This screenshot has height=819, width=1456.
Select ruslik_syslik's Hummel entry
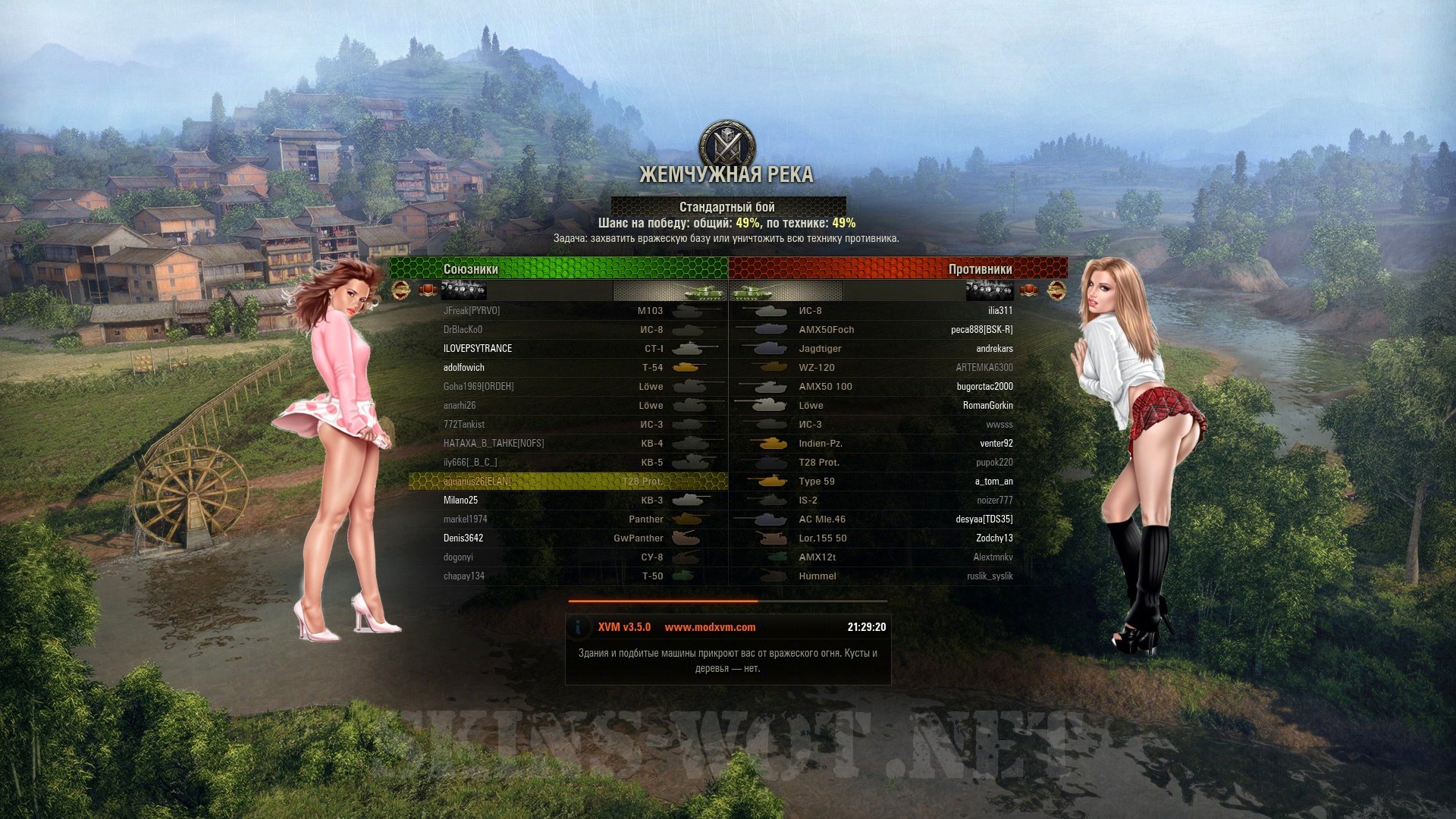tap(989, 576)
